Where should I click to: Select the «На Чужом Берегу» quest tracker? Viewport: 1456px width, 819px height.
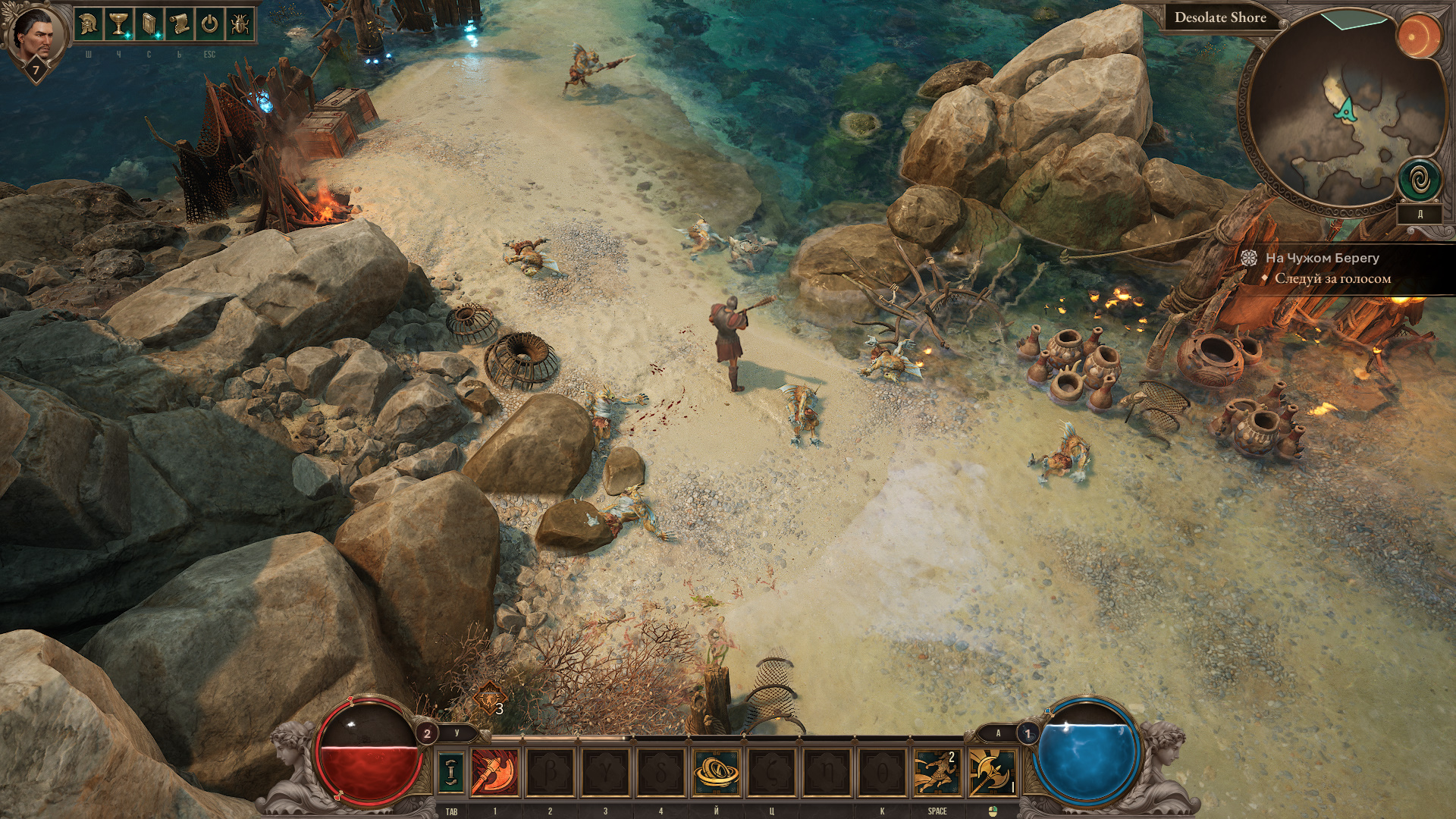[1322, 258]
